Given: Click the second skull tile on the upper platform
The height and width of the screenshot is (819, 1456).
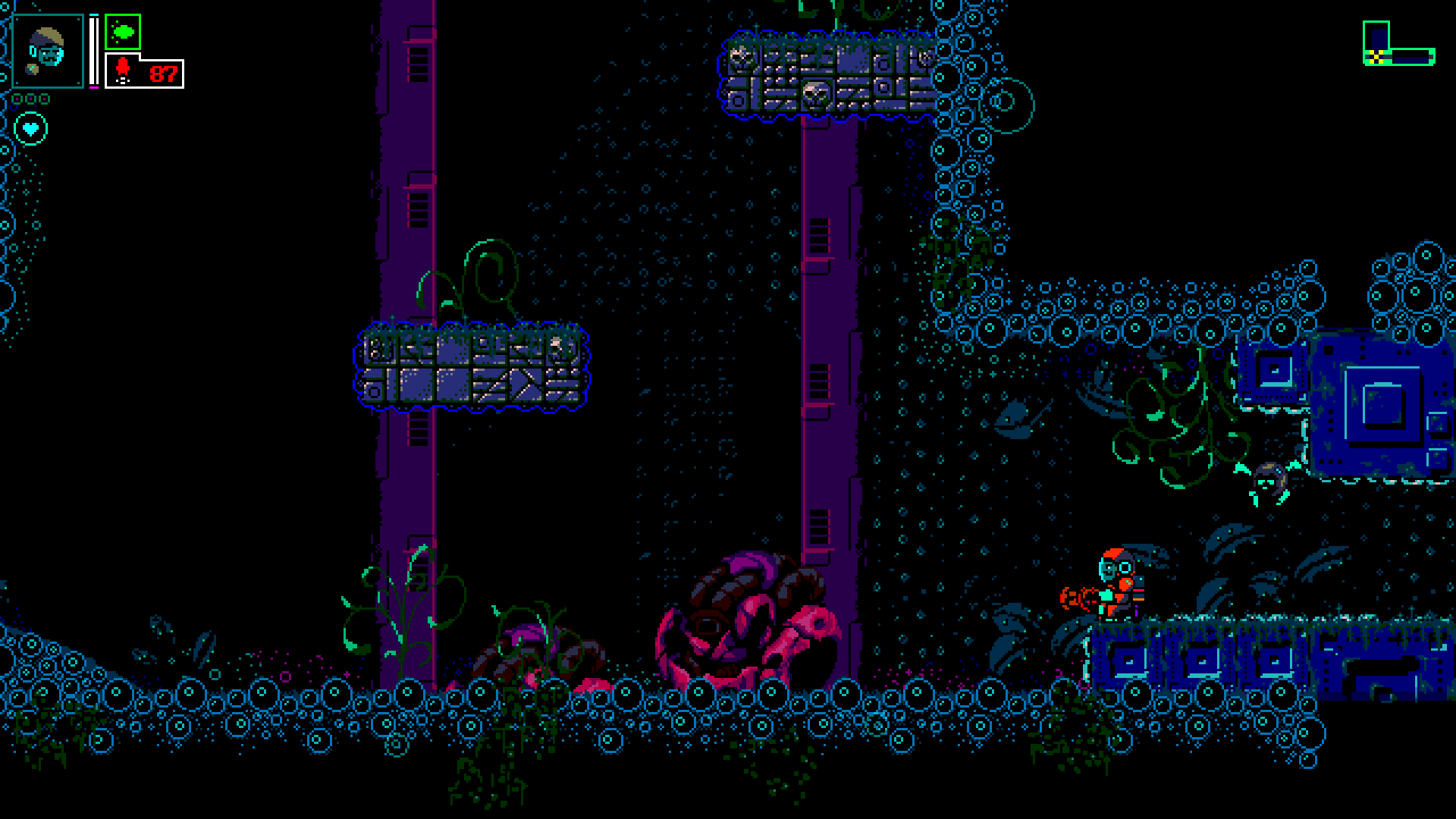Looking at the screenshot, I should click(815, 94).
